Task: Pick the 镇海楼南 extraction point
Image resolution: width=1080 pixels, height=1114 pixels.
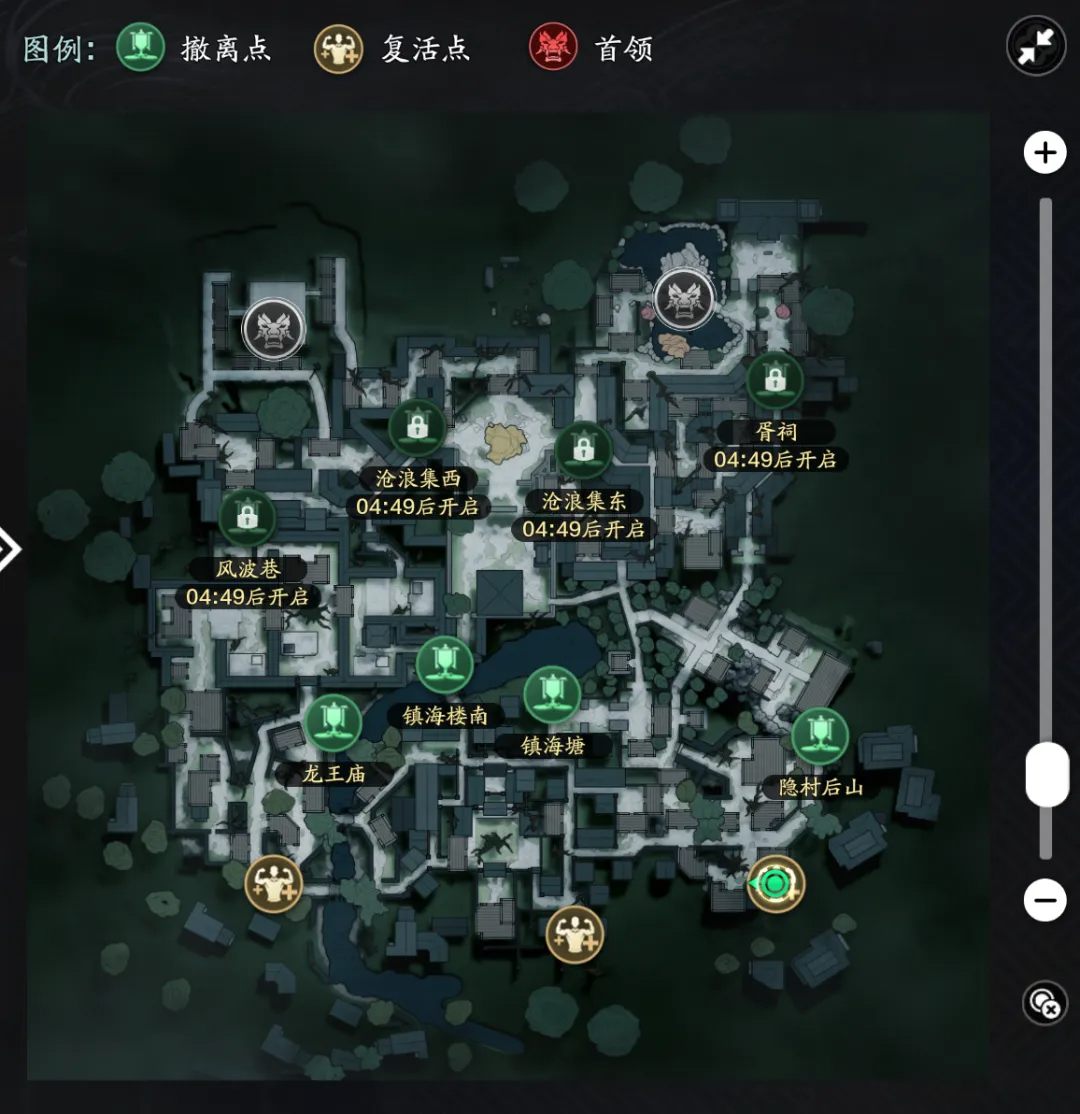Action: [x=445, y=665]
